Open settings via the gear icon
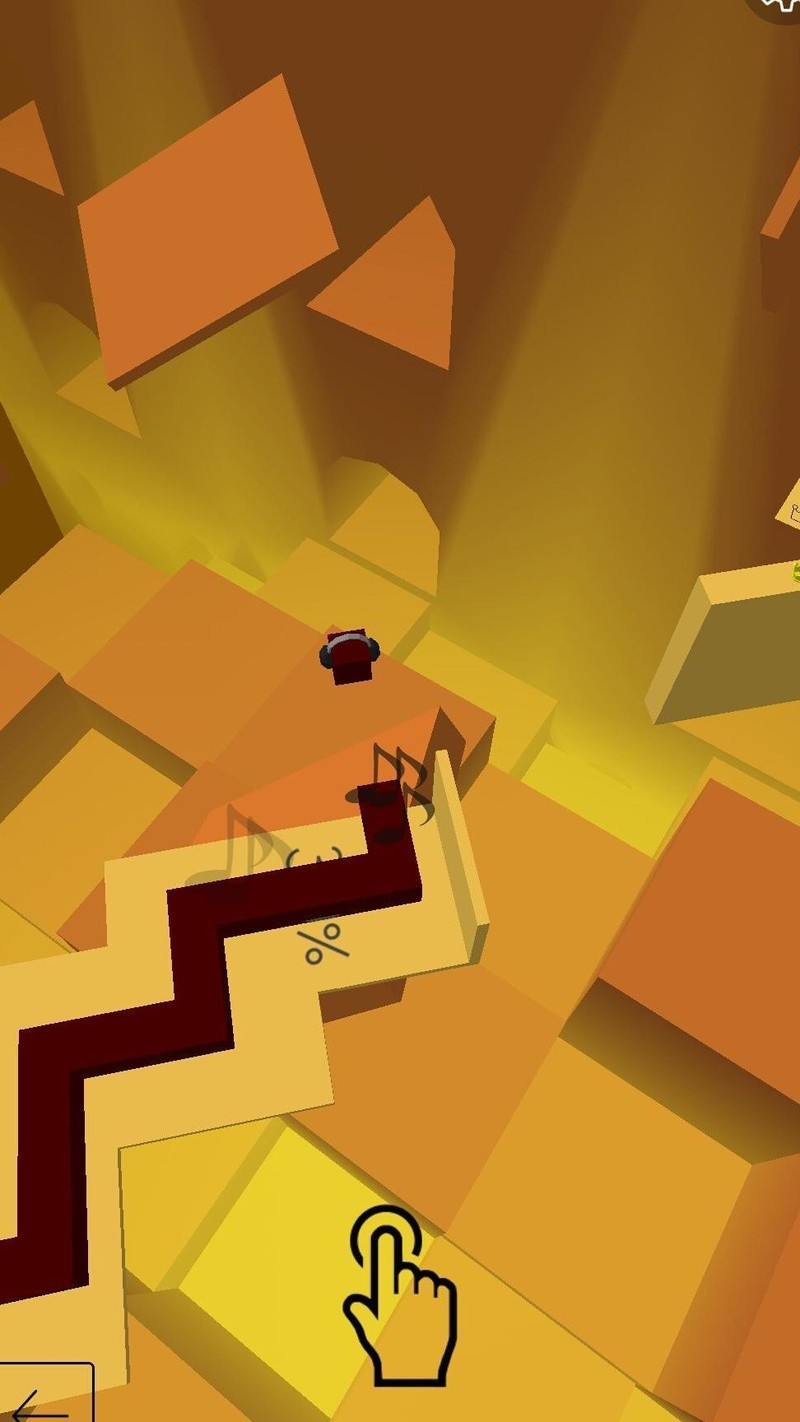Viewport: 800px width, 1422px height. click(x=781, y=6)
